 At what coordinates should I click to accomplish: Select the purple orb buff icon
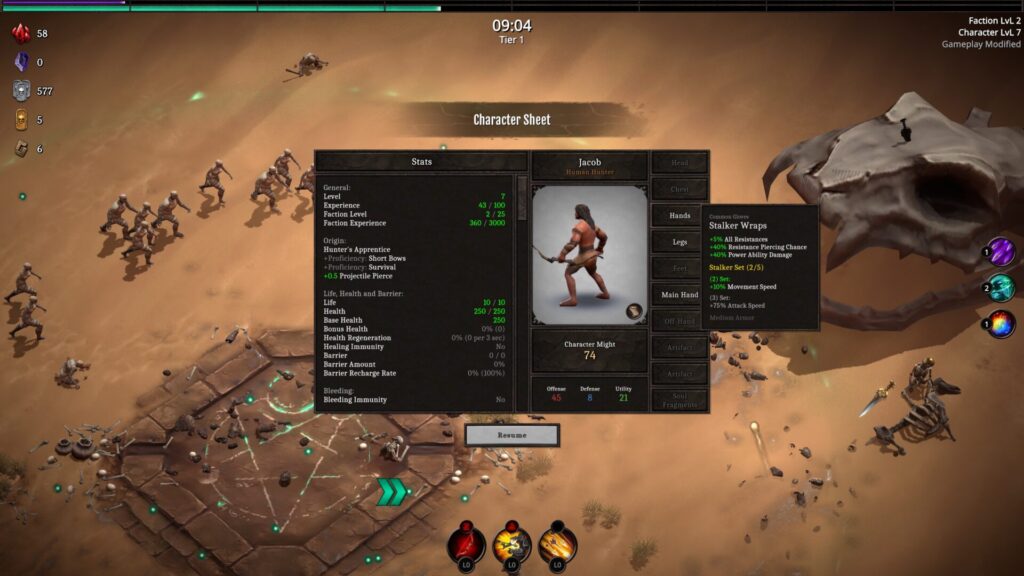(x=1001, y=251)
